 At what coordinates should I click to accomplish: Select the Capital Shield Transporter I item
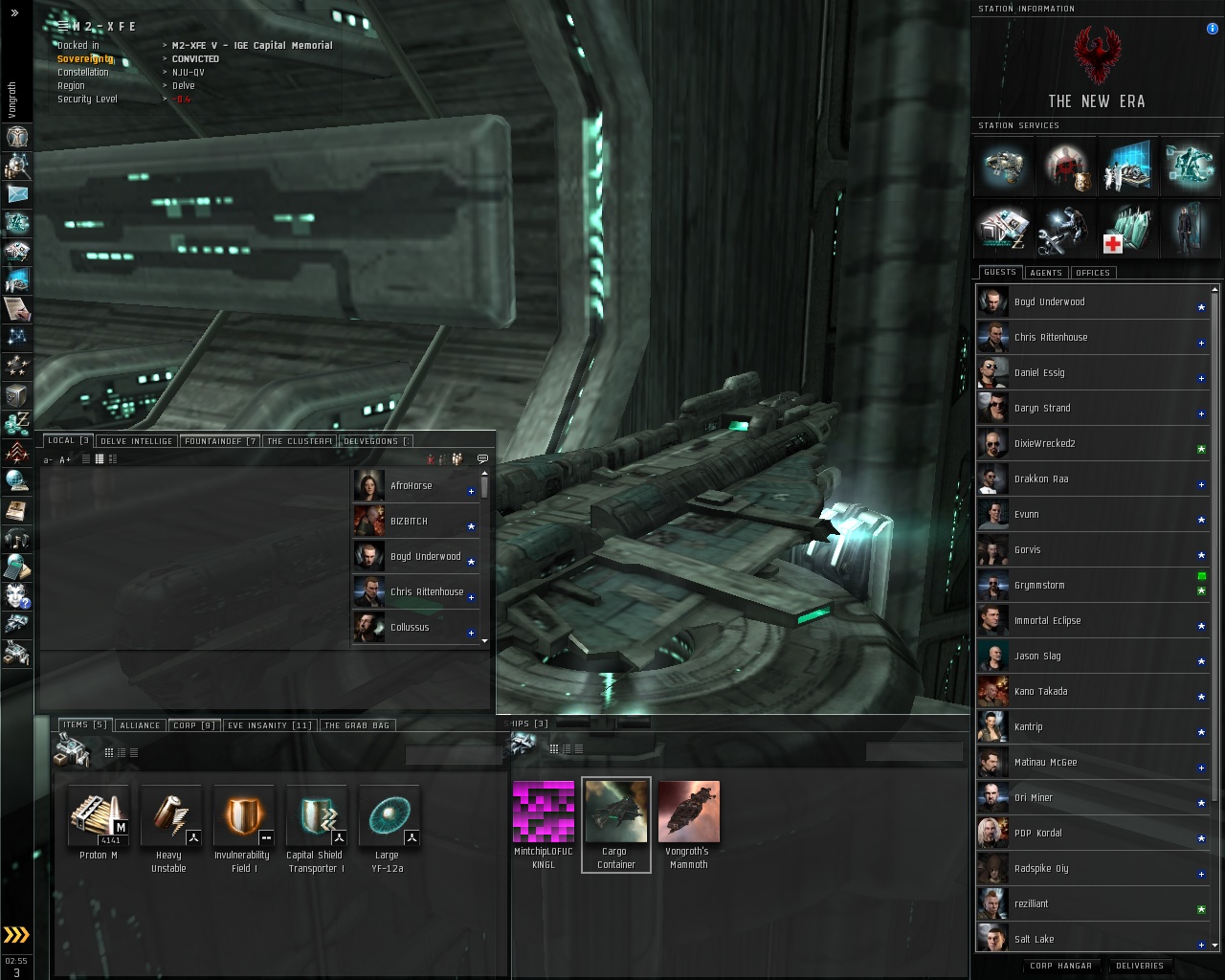click(316, 816)
